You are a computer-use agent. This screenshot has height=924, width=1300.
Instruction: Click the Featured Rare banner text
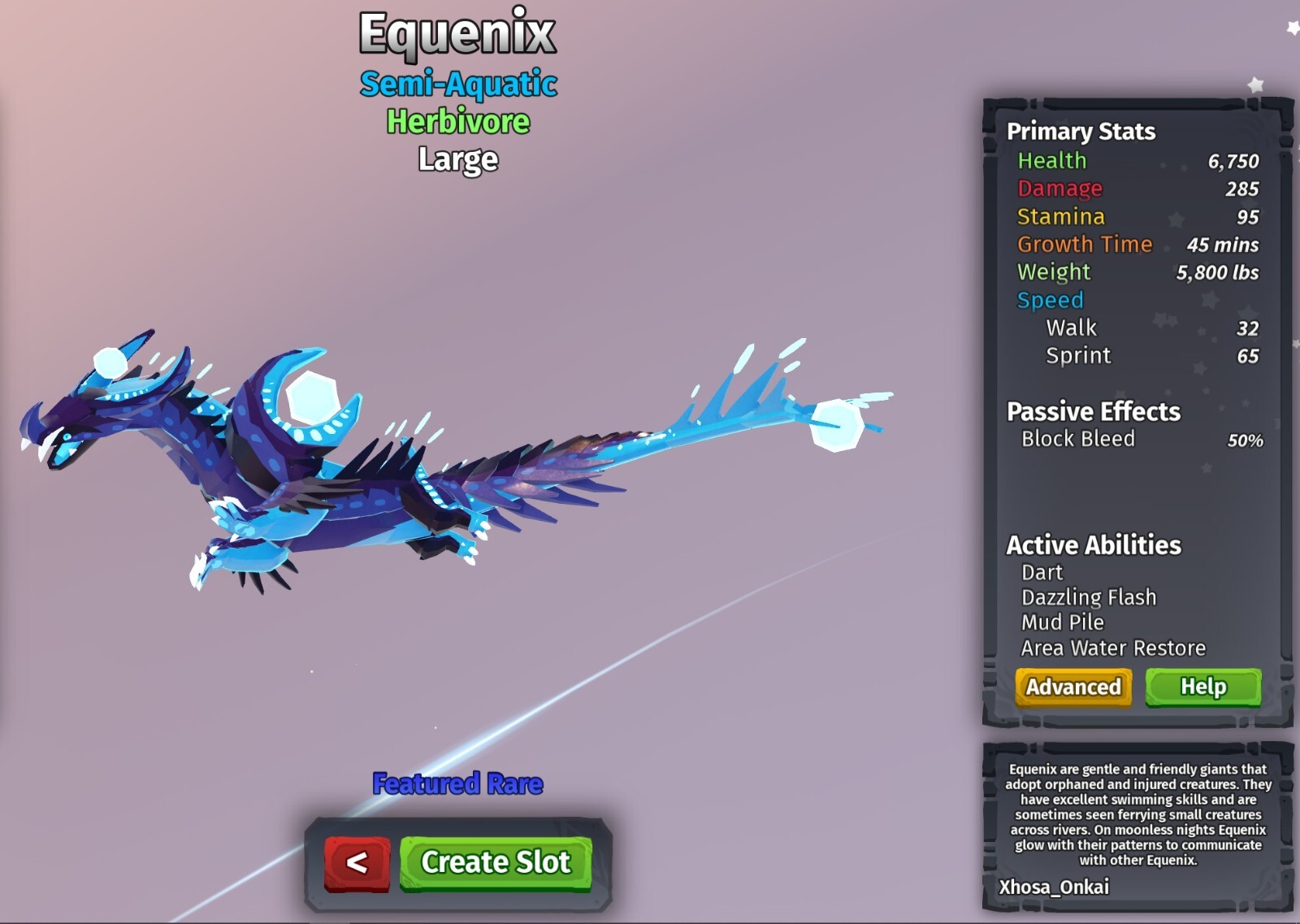tap(457, 784)
